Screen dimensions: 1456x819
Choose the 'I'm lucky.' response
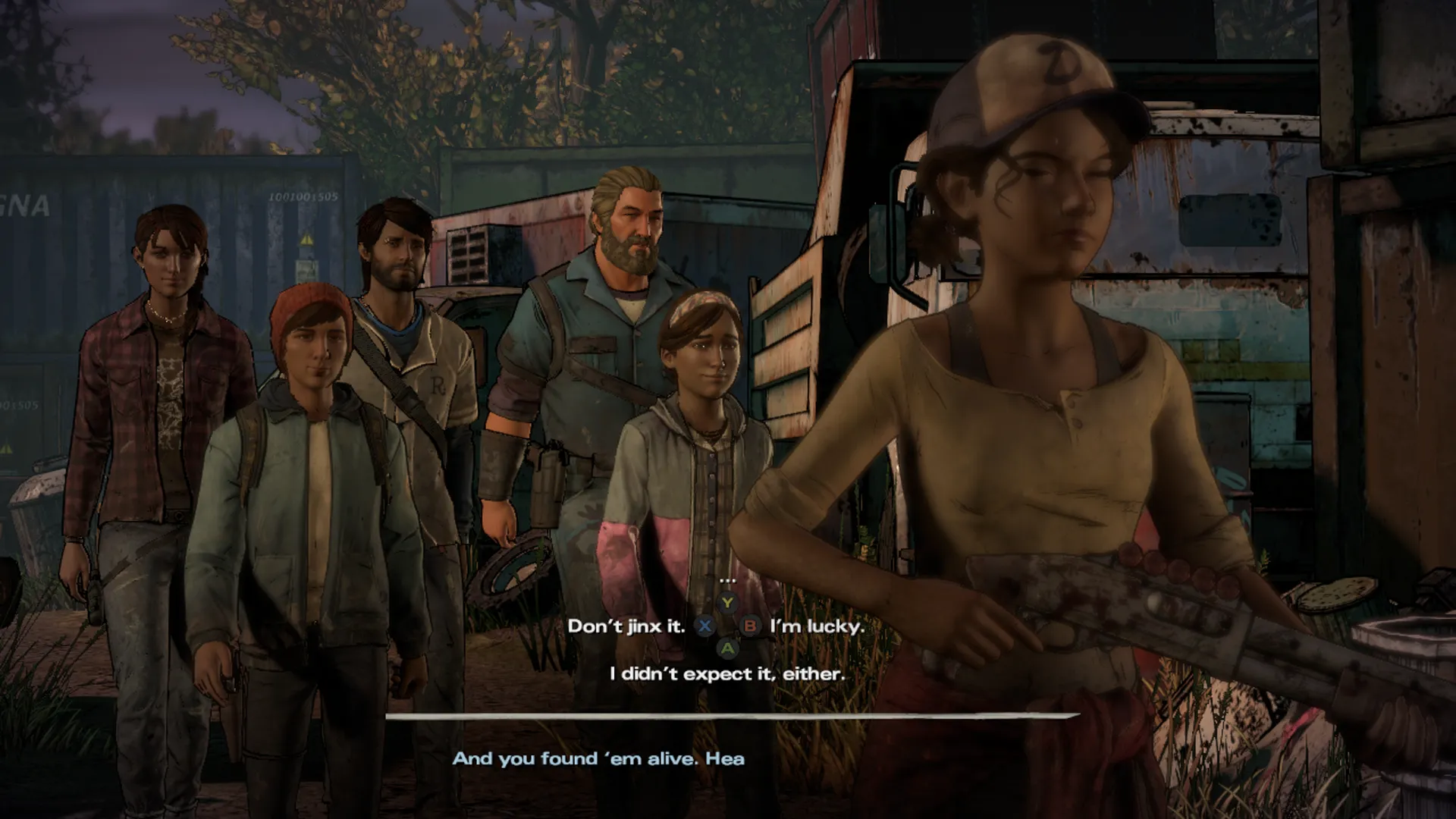click(817, 627)
